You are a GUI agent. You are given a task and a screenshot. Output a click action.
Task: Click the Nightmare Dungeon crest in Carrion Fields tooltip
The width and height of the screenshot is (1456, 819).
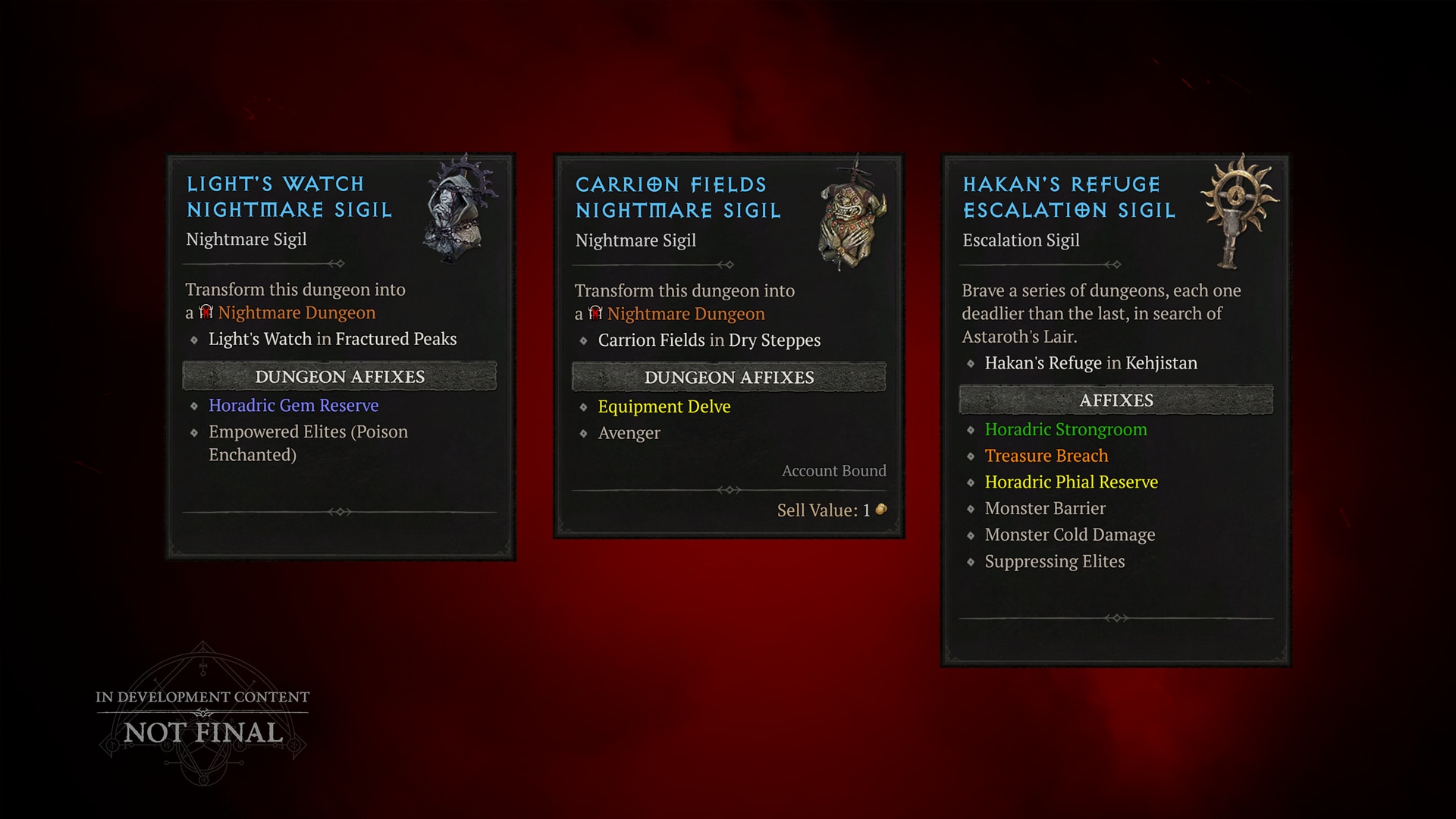click(595, 313)
